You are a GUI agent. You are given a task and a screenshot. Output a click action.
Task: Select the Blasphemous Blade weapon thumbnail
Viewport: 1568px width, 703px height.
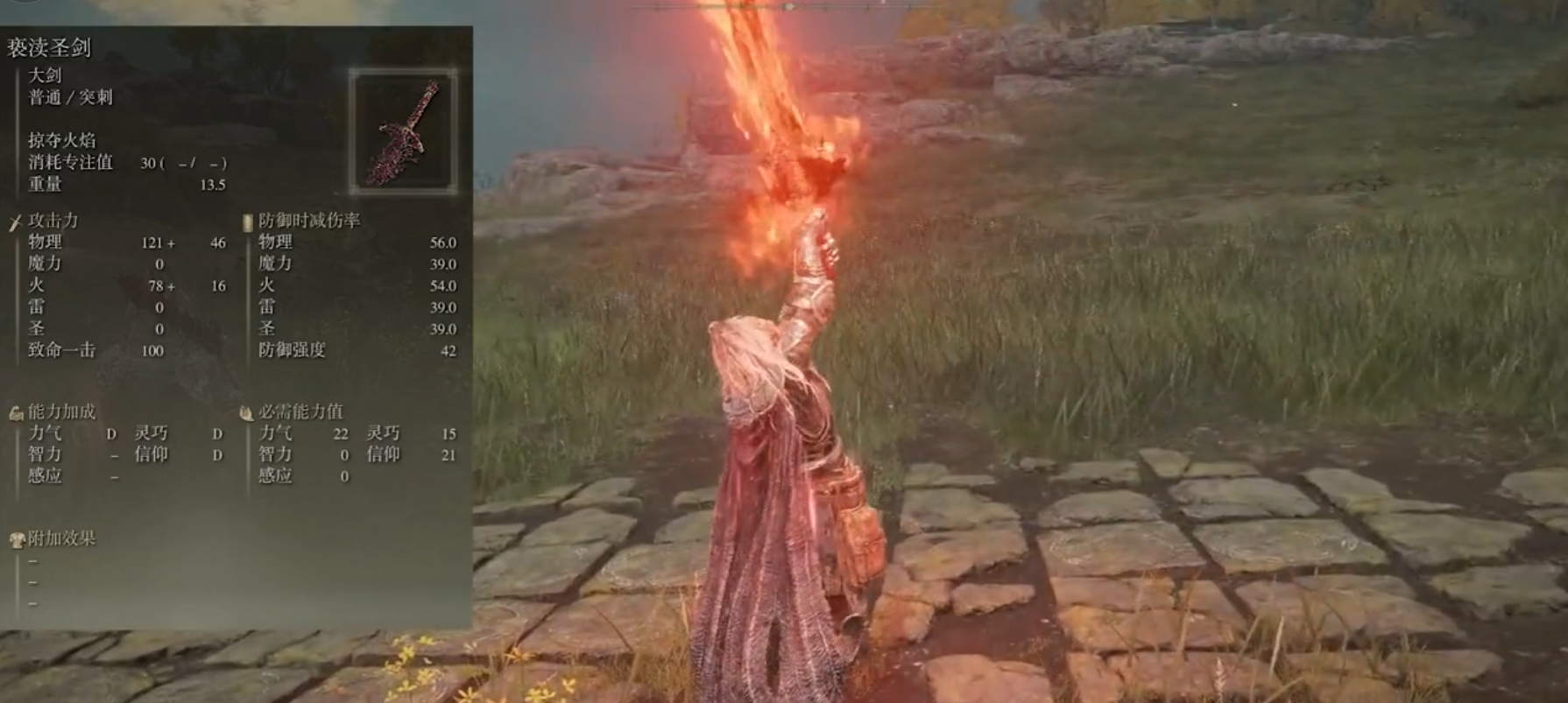click(404, 131)
